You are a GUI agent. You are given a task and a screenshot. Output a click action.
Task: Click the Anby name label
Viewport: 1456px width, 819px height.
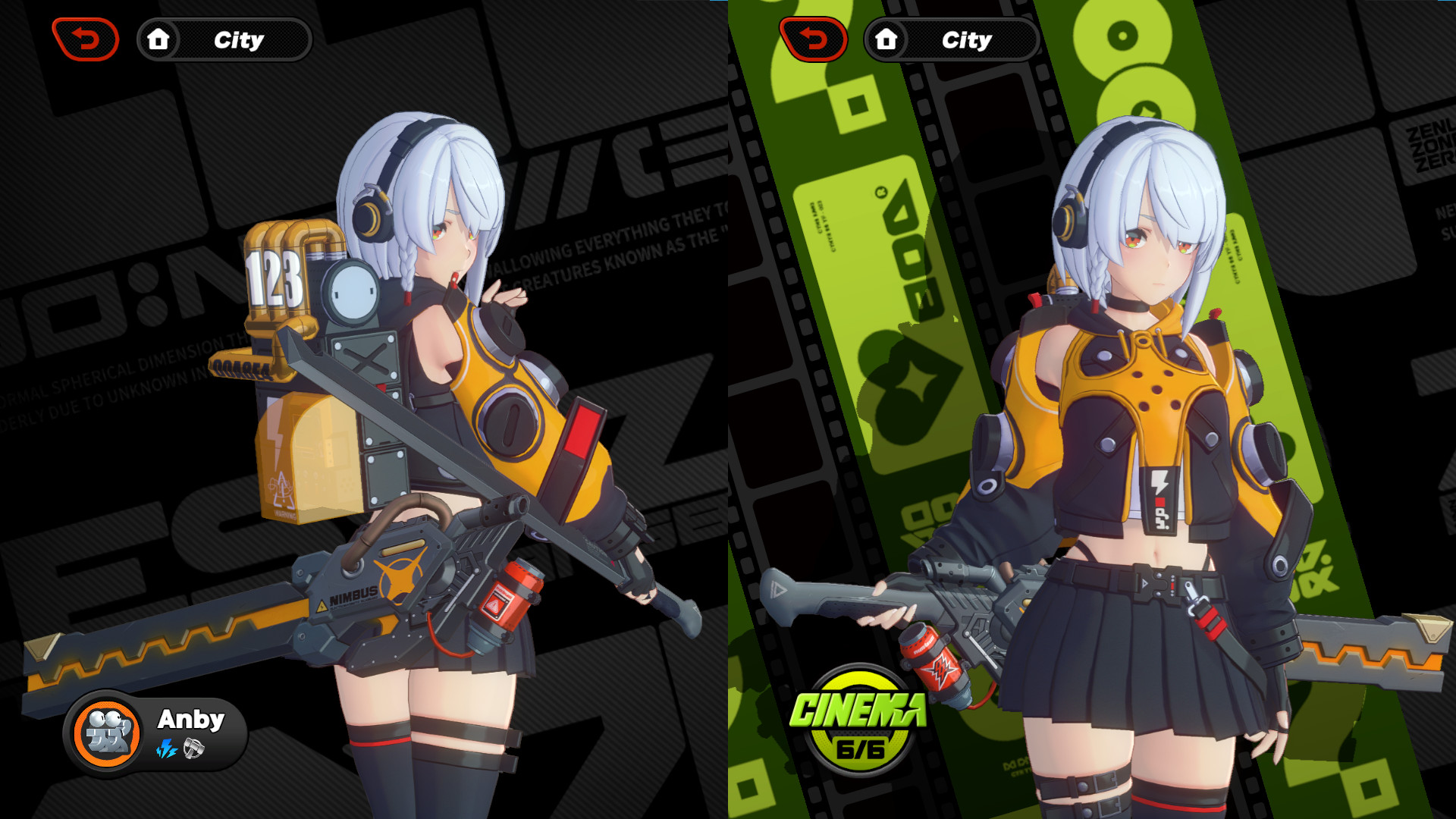191,719
